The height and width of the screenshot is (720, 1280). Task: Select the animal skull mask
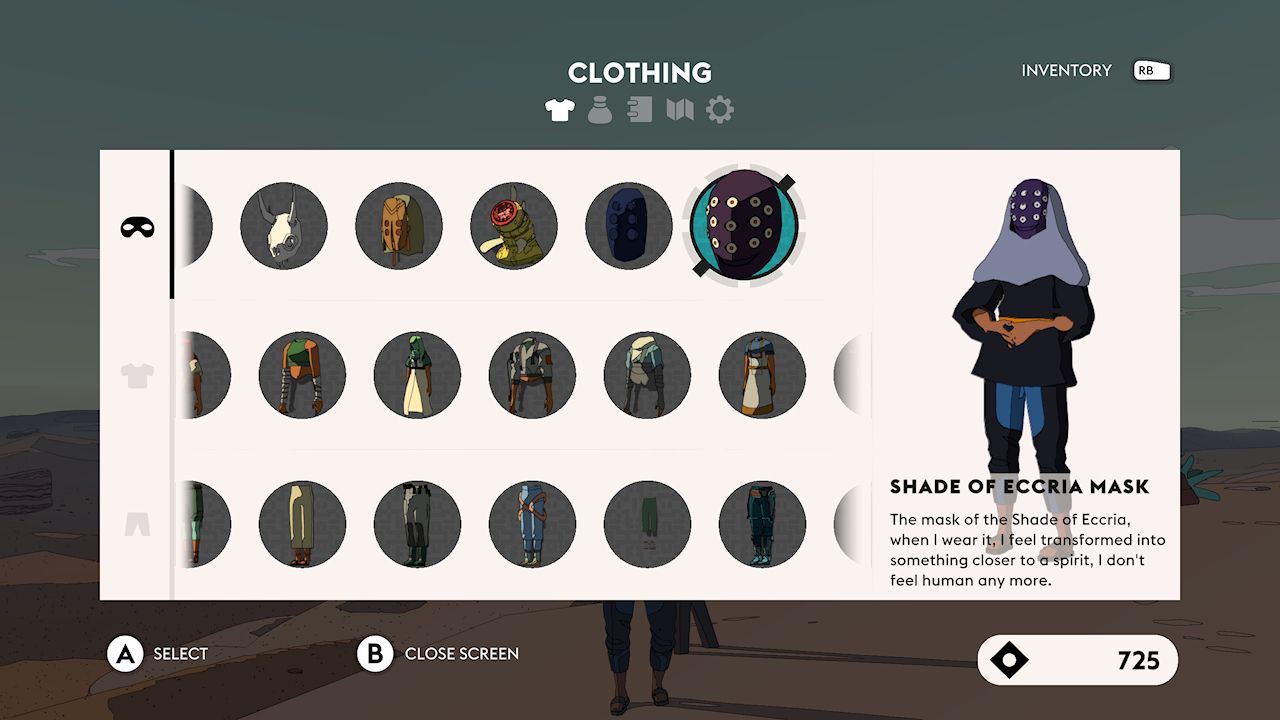click(284, 226)
